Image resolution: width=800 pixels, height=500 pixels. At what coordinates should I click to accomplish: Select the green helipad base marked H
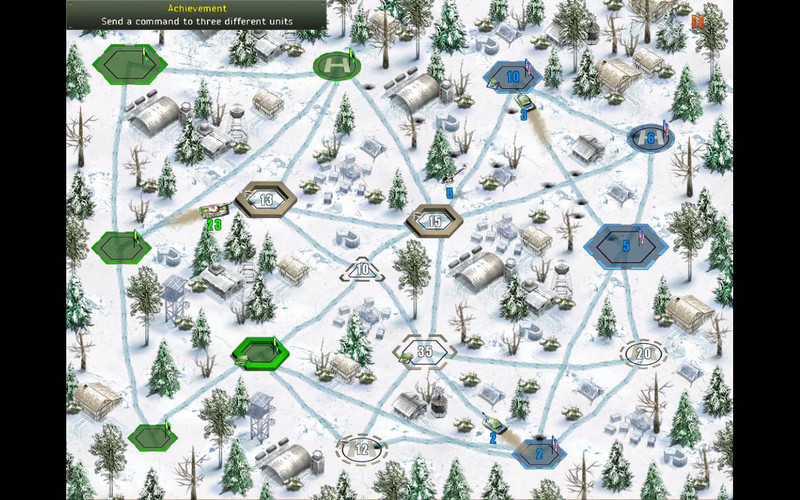(336, 67)
